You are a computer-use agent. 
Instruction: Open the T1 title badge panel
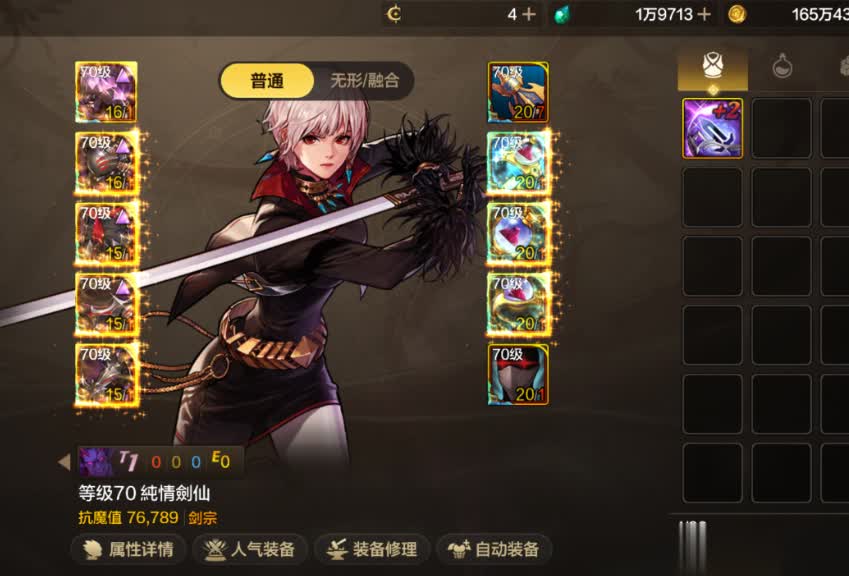point(160,461)
